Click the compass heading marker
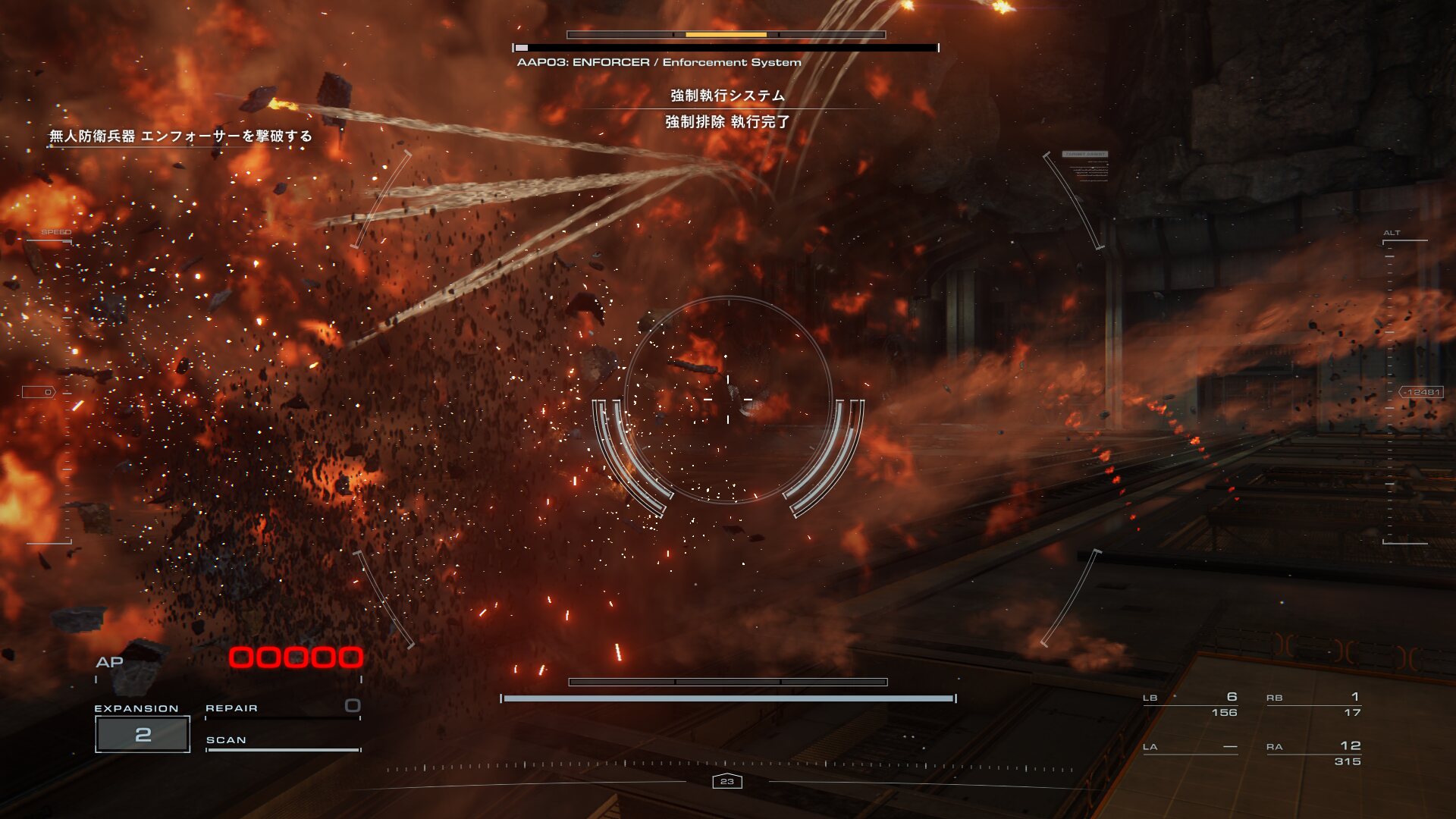This screenshot has height=819, width=1456. [x=727, y=781]
